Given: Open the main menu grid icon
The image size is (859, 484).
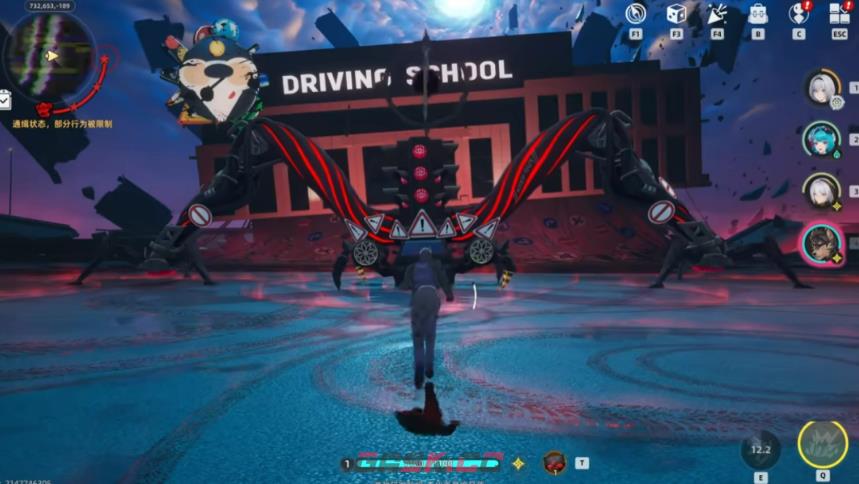Looking at the screenshot, I should [x=839, y=14].
